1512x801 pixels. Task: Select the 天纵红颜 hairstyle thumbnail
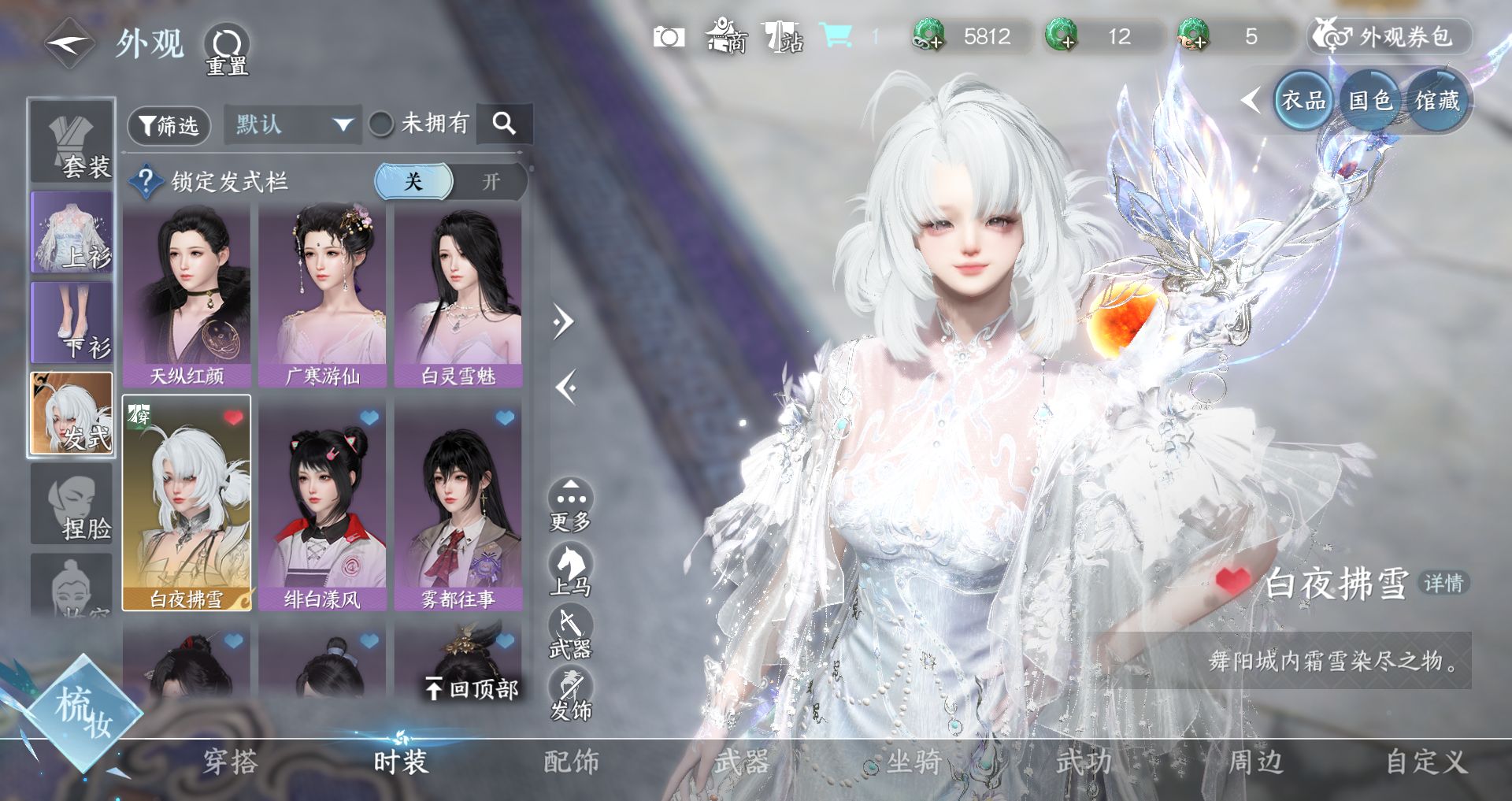[187, 295]
